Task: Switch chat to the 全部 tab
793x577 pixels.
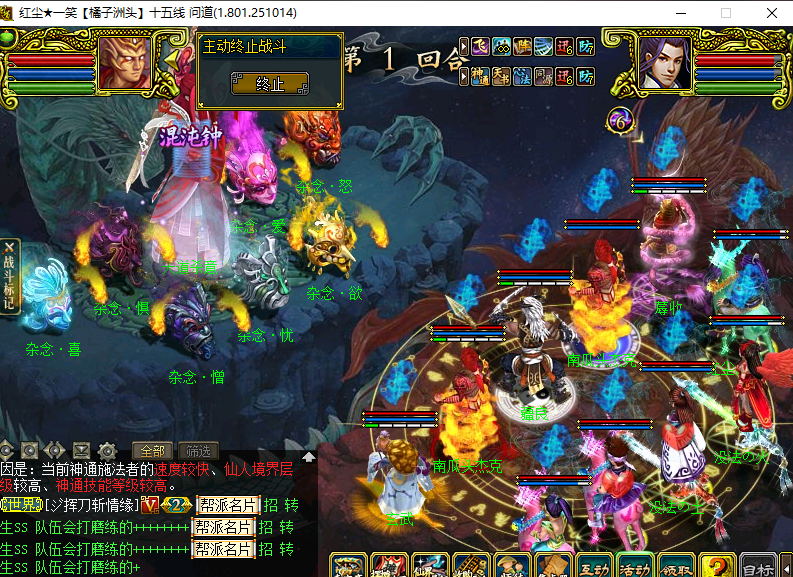Action: tap(152, 450)
